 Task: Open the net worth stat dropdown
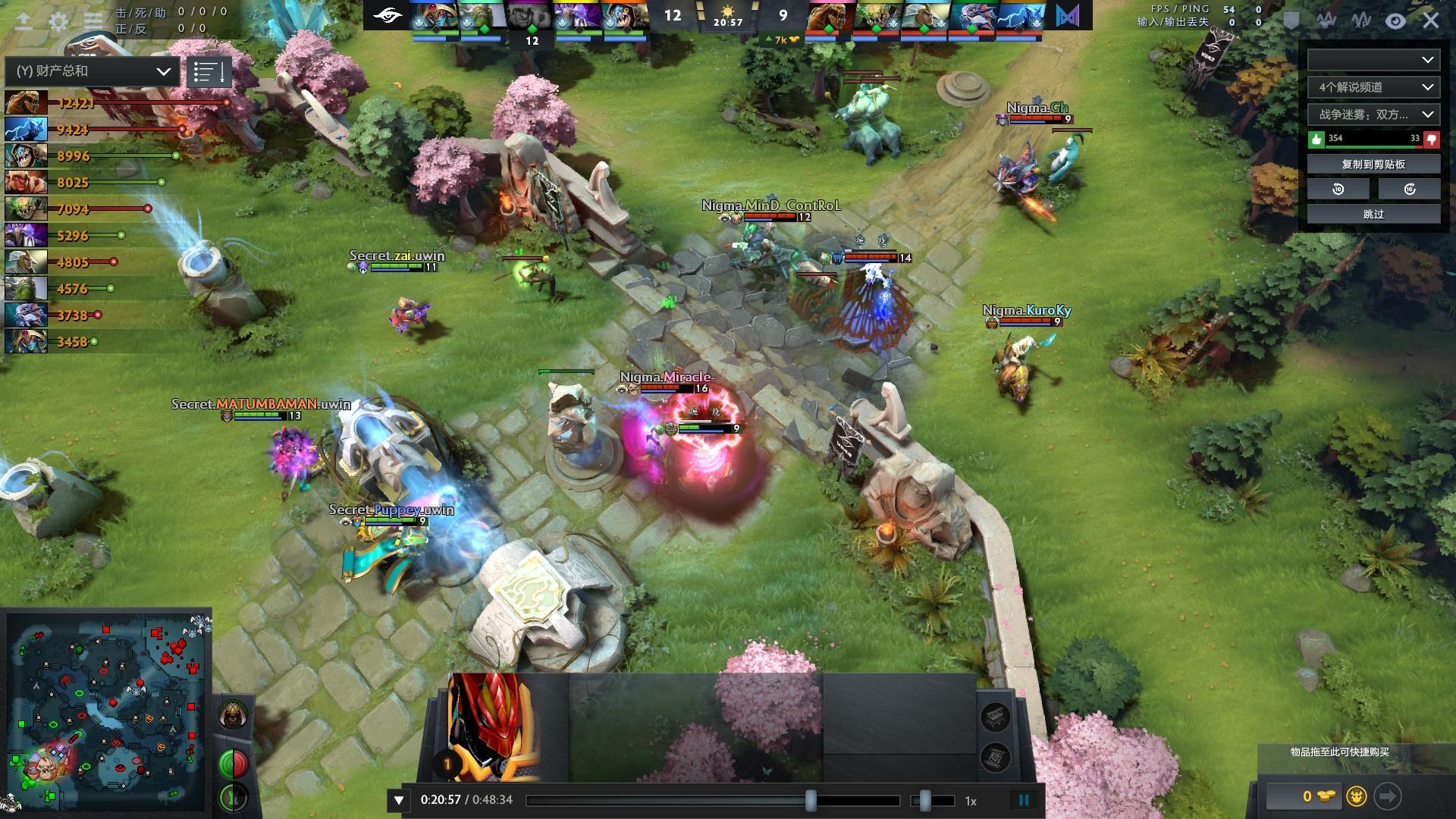point(93,71)
